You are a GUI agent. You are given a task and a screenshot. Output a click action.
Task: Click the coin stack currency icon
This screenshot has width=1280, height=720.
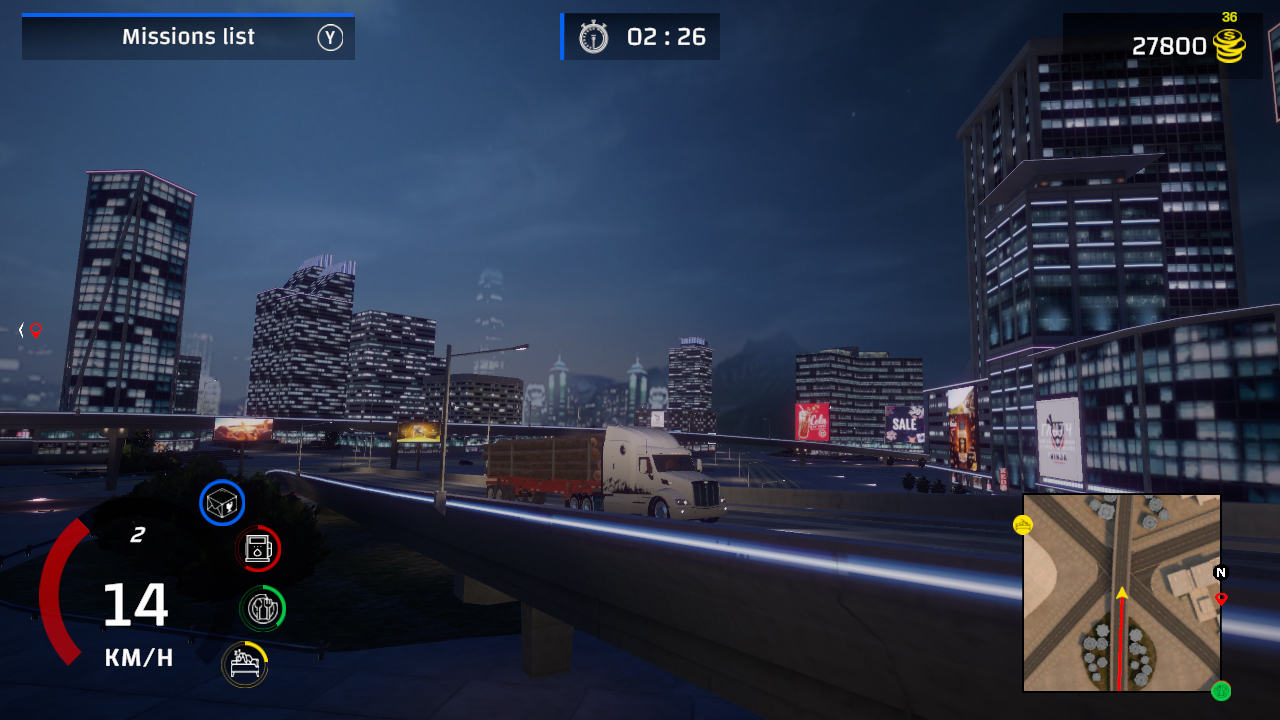tap(1227, 45)
